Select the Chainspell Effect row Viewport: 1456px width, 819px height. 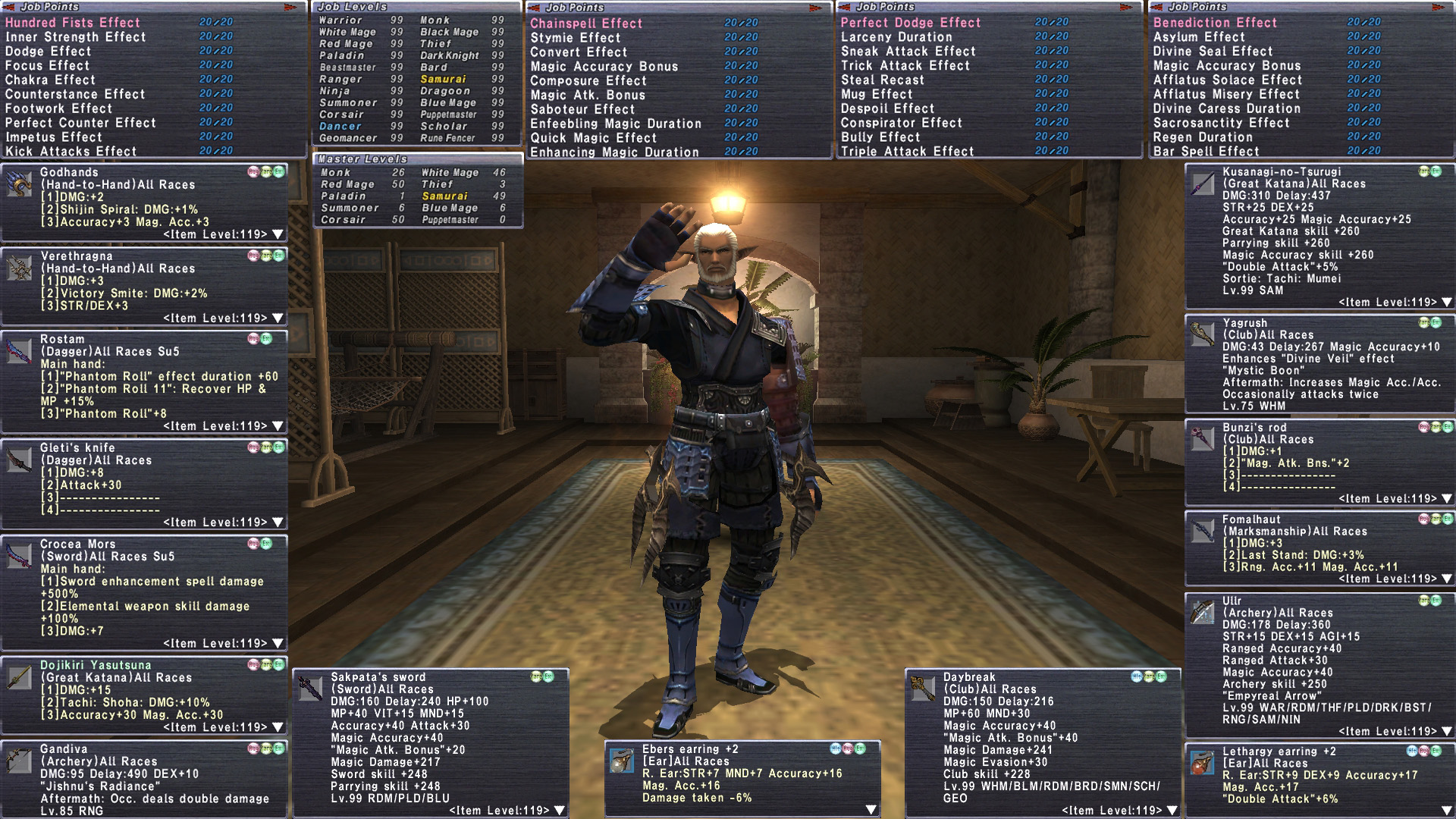pos(586,24)
